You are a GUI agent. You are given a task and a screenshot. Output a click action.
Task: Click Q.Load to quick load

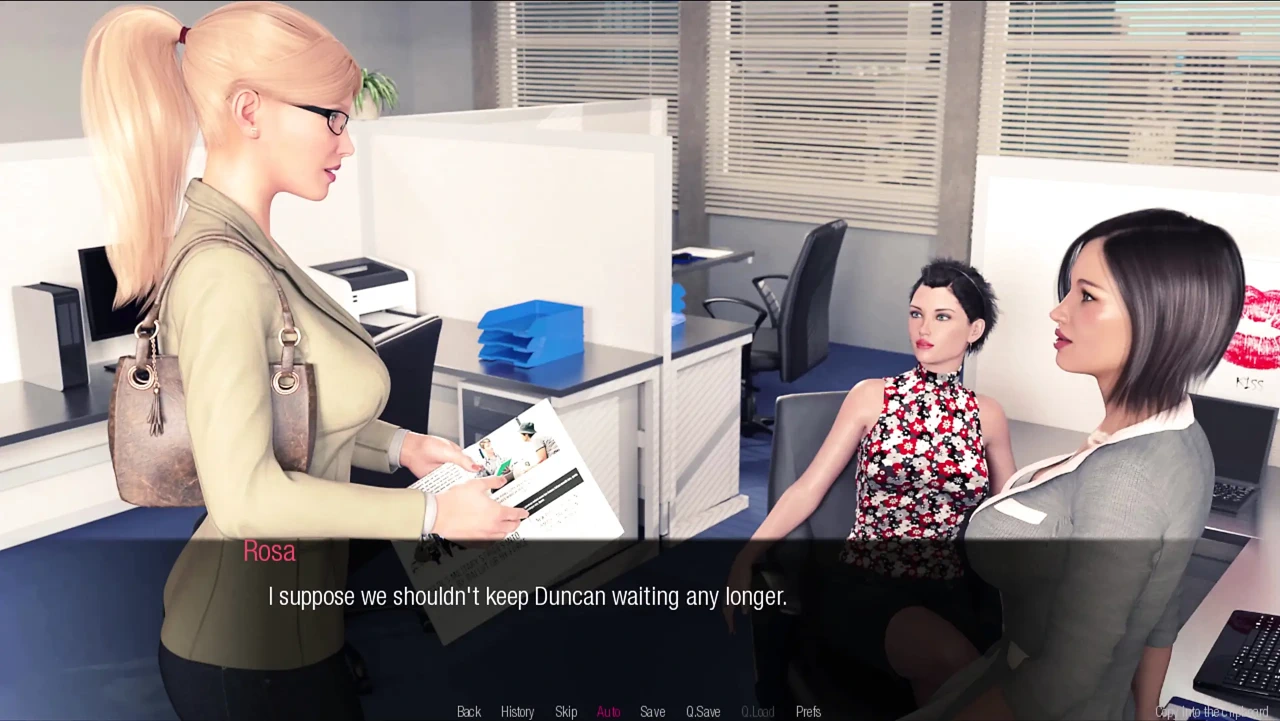[x=758, y=711]
